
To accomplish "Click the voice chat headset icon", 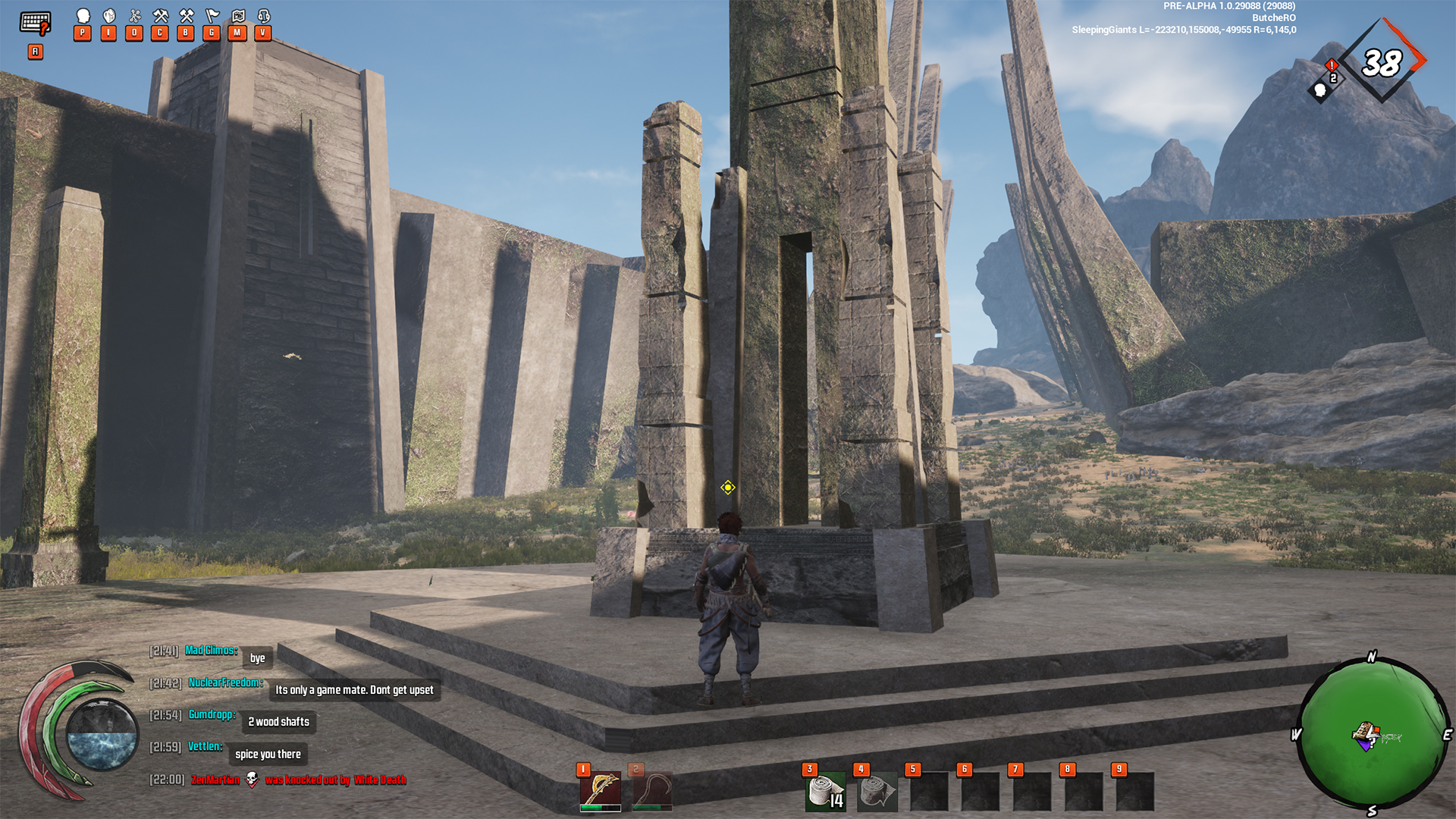I will tap(264, 16).
